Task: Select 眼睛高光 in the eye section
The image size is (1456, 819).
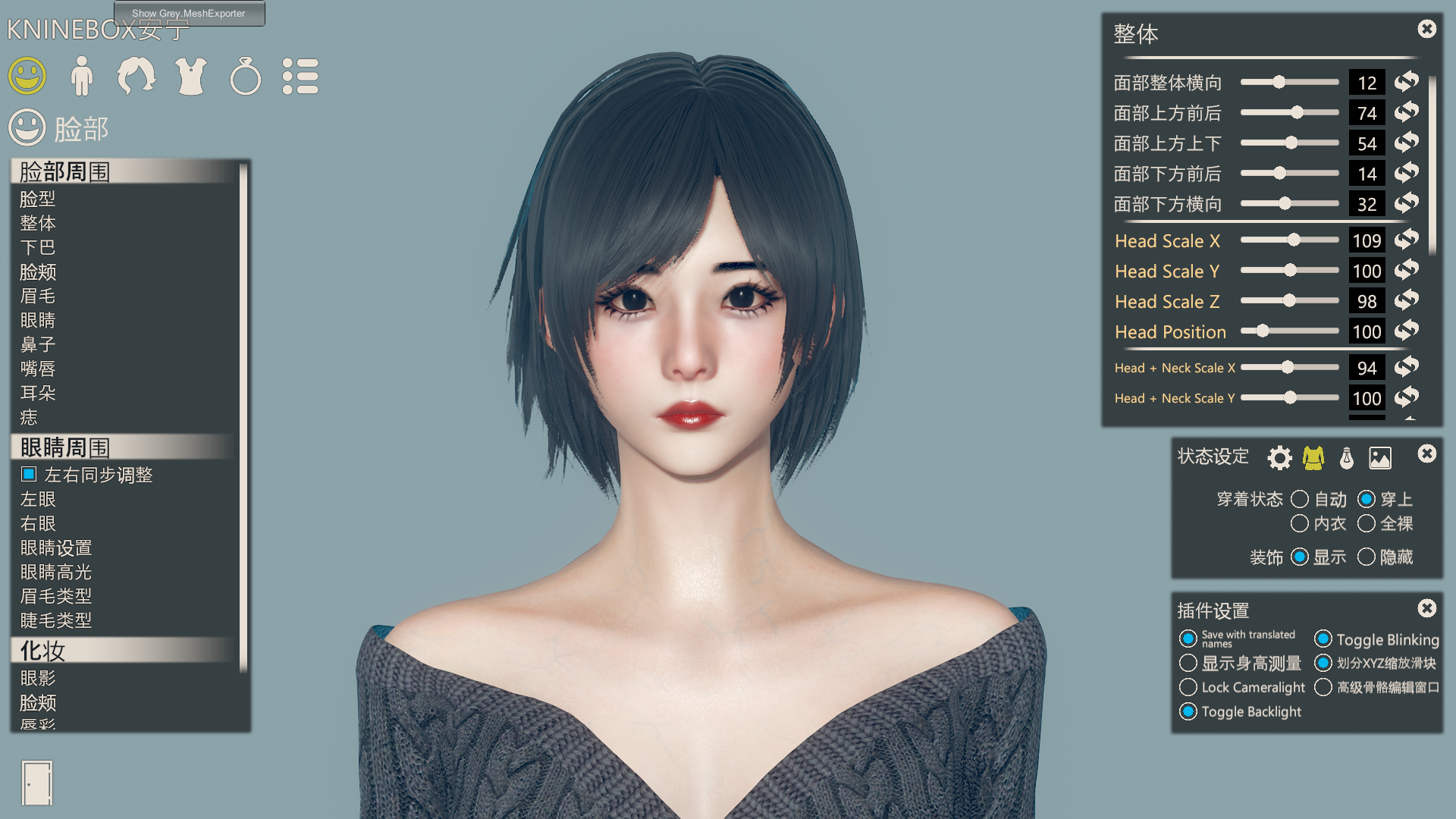Action: (56, 572)
